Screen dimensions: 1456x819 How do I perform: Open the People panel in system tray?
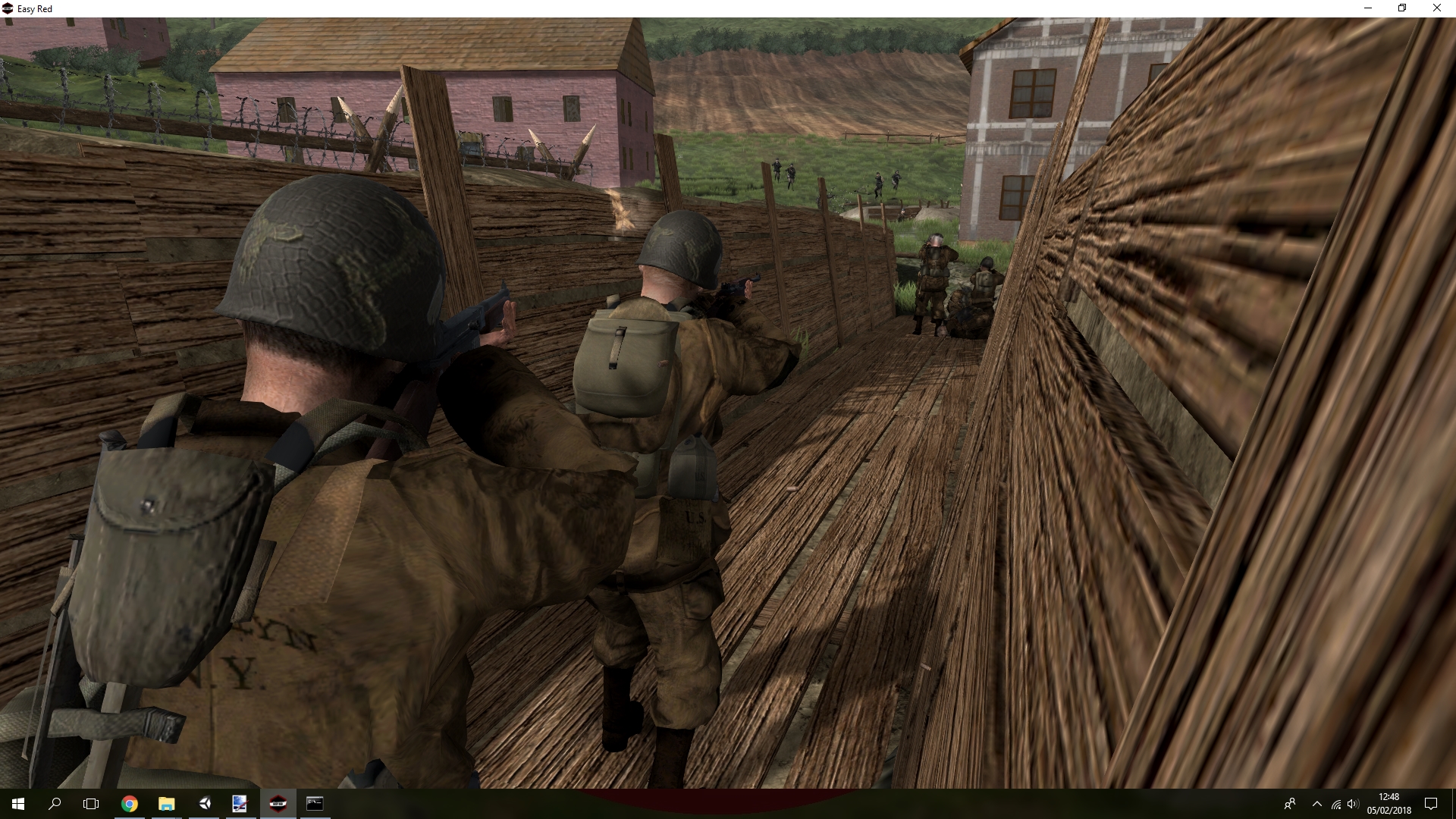tap(1291, 804)
